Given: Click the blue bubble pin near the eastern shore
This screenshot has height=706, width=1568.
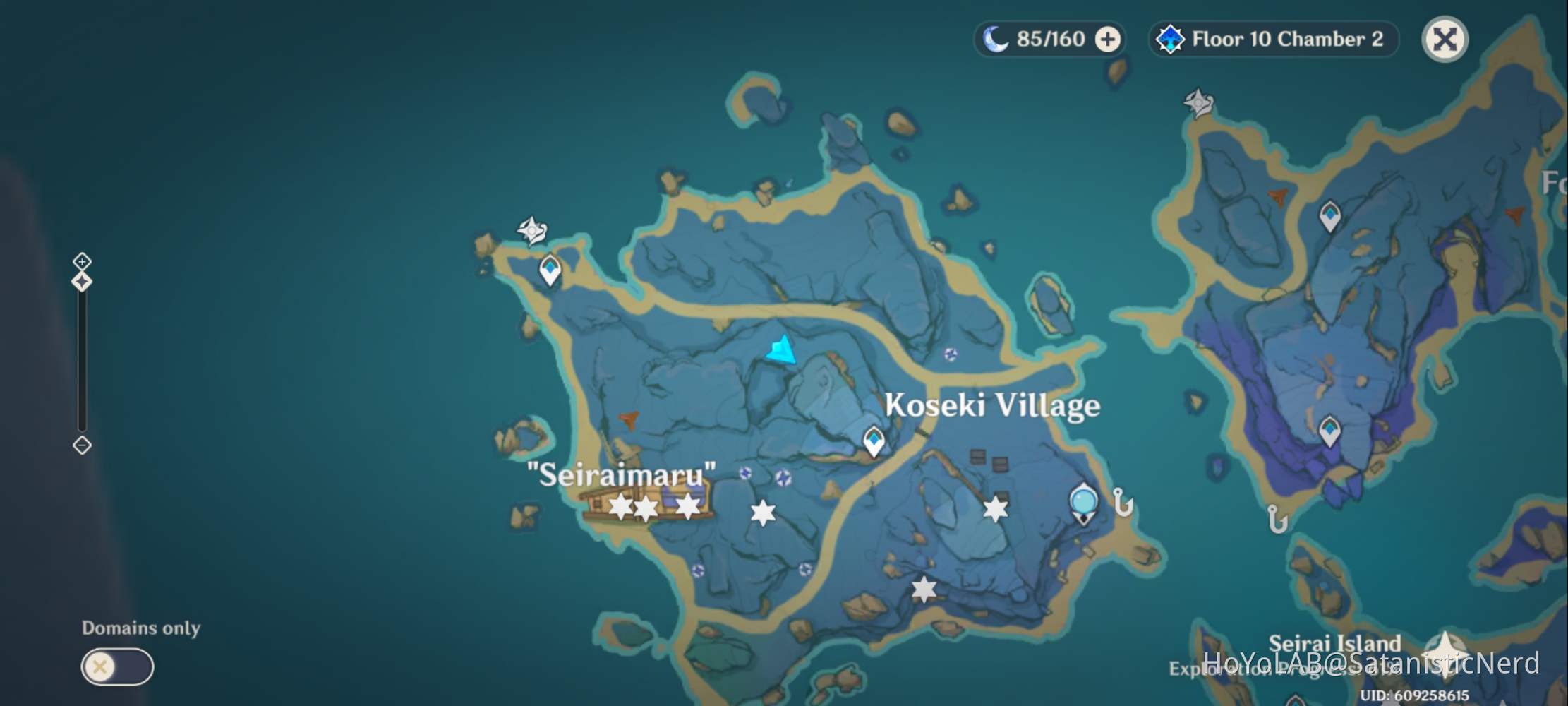Looking at the screenshot, I should (x=1085, y=501).
